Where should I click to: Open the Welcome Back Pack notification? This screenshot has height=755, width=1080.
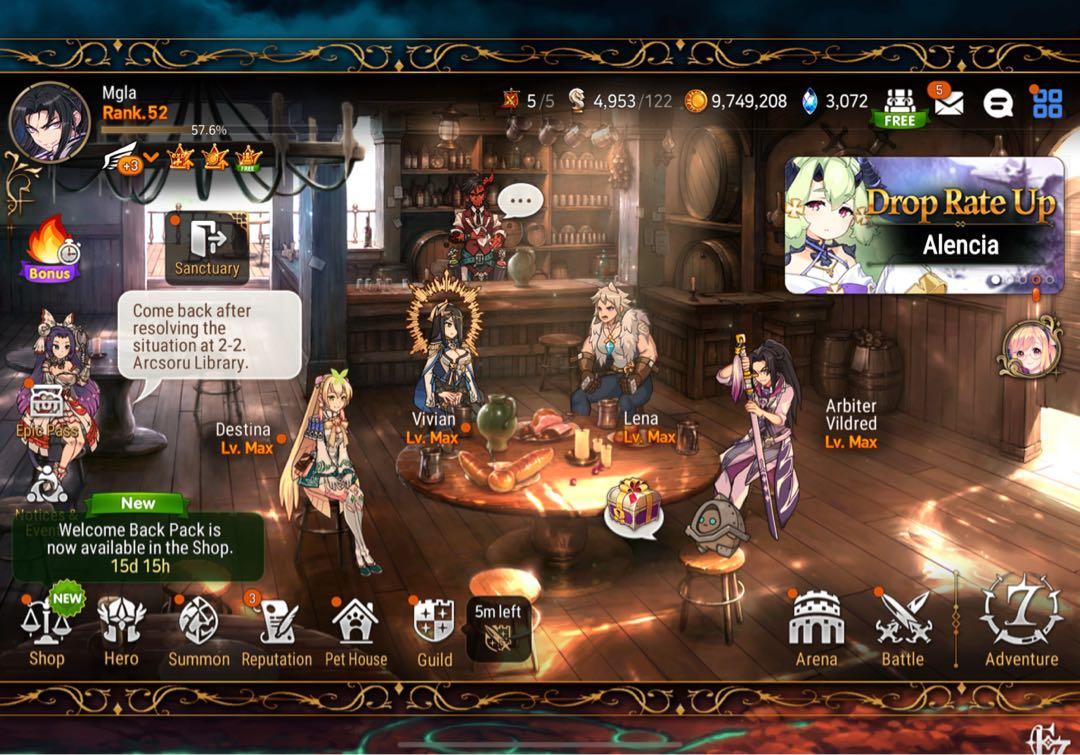coord(139,545)
